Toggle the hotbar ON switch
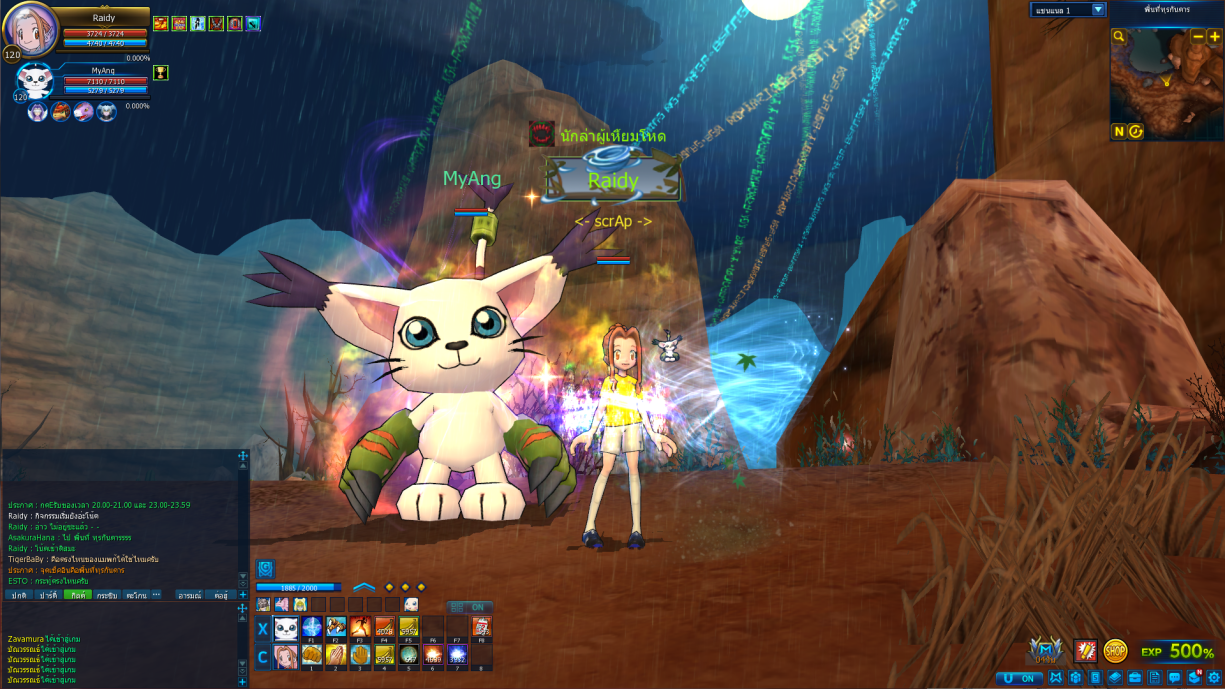Image resolution: width=1225 pixels, height=689 pixels. click(470, 607)
